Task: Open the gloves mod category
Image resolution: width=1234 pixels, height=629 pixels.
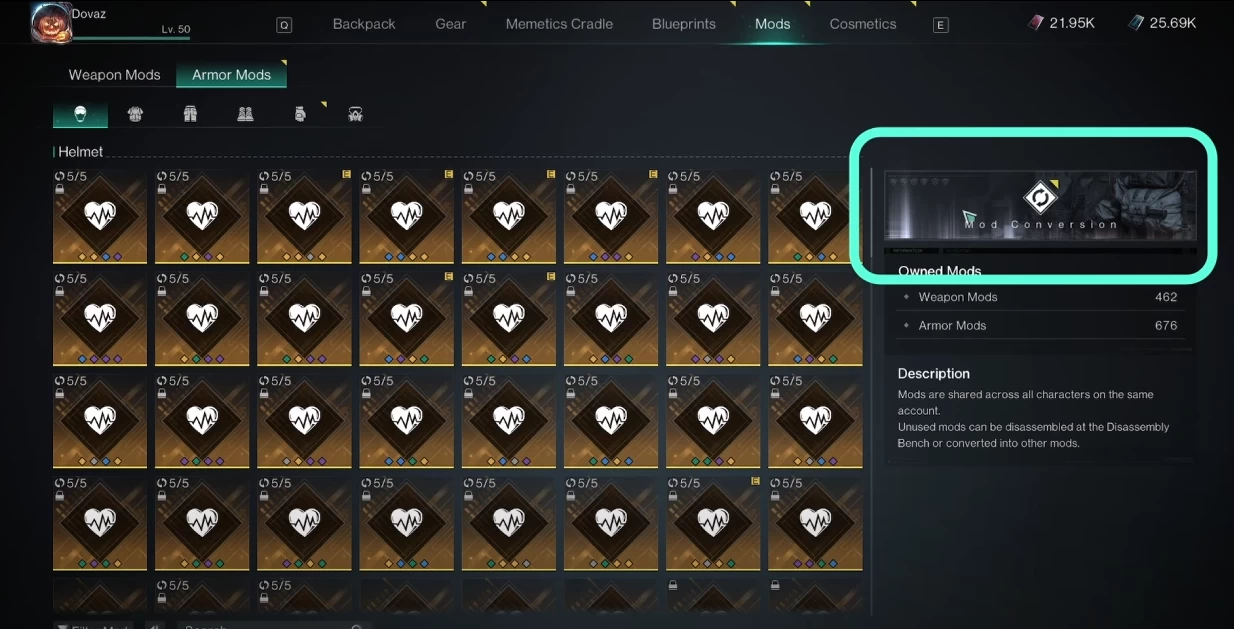Action: [x=300, y=114]
